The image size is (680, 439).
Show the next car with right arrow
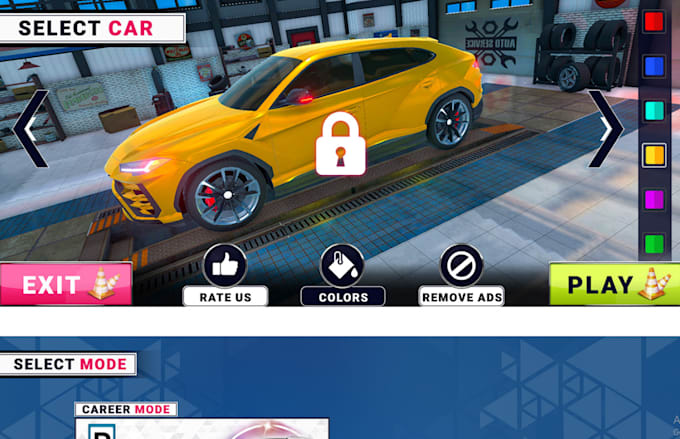(x=605, y=129)
